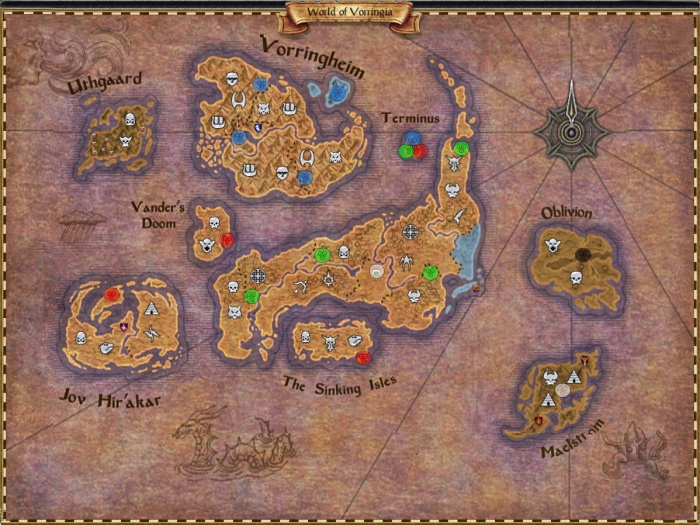Choose the tent icon on Jov Hir'akar

(151, 309)
